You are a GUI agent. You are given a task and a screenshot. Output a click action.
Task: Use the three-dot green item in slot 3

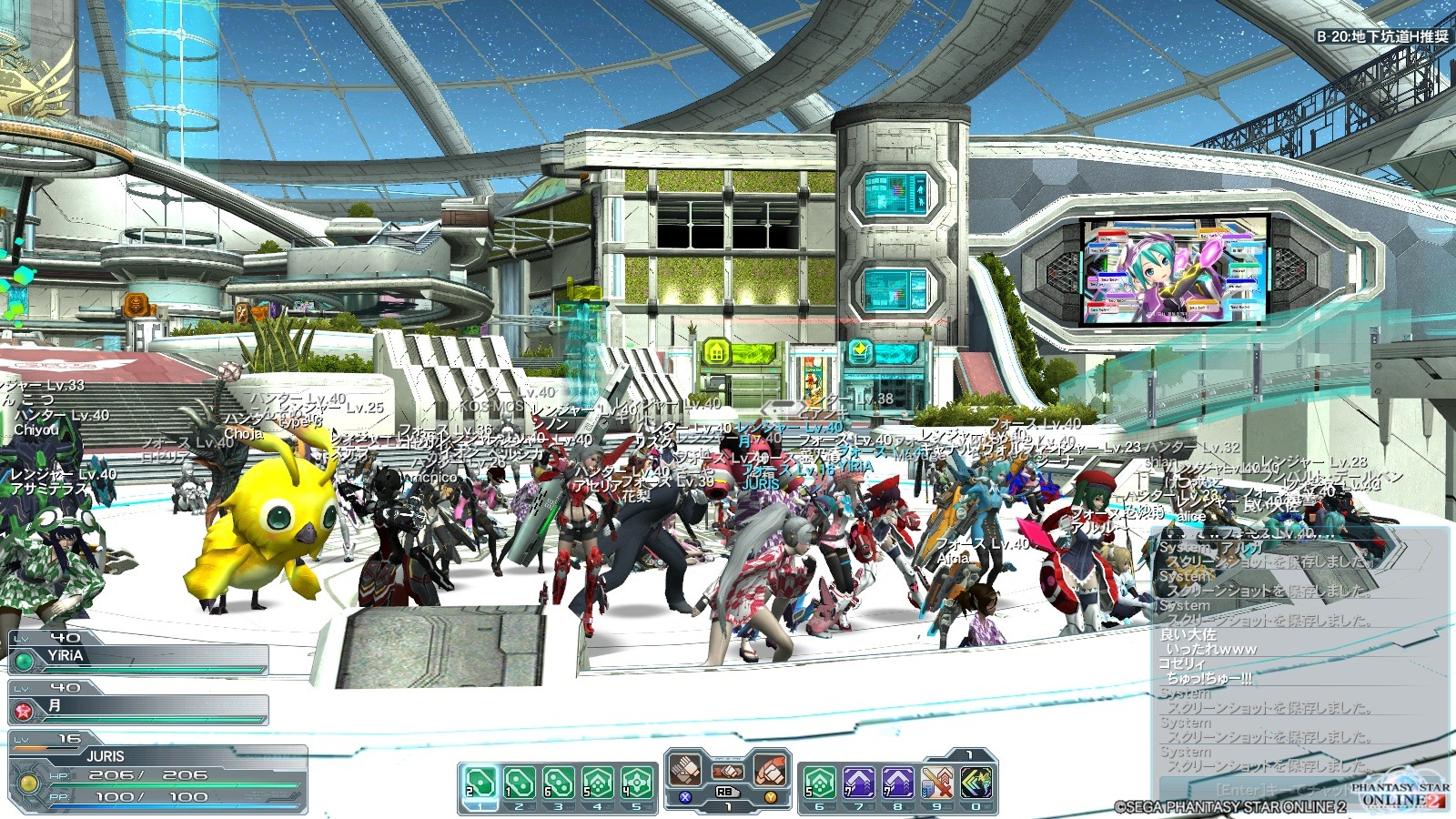tap(558, 783)
